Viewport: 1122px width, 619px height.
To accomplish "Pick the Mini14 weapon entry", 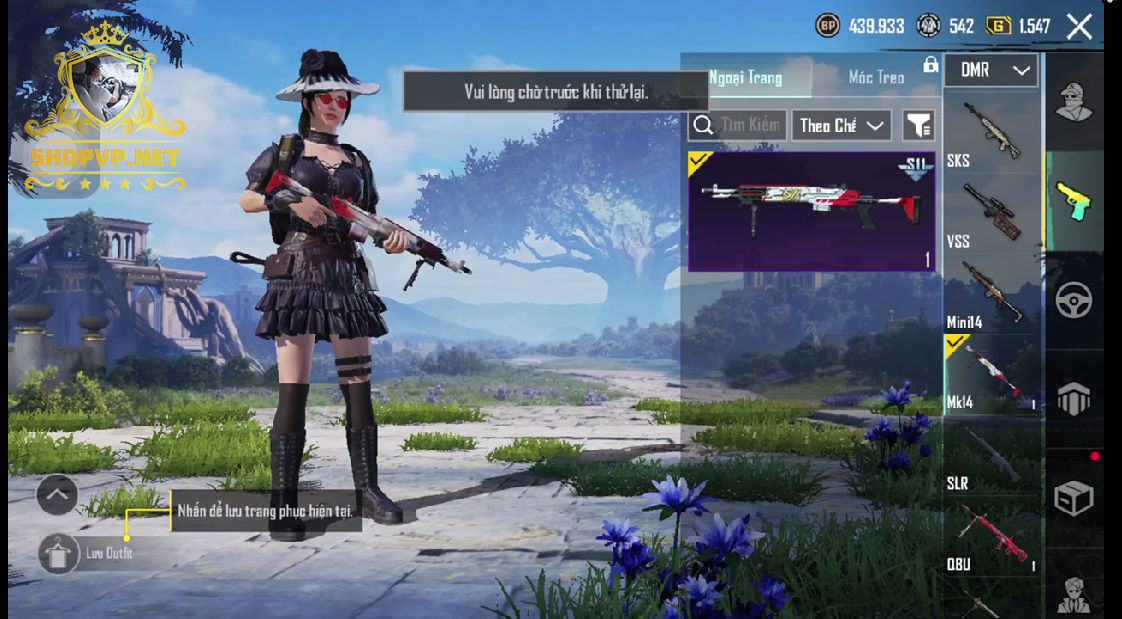I will tap(992, 294).
